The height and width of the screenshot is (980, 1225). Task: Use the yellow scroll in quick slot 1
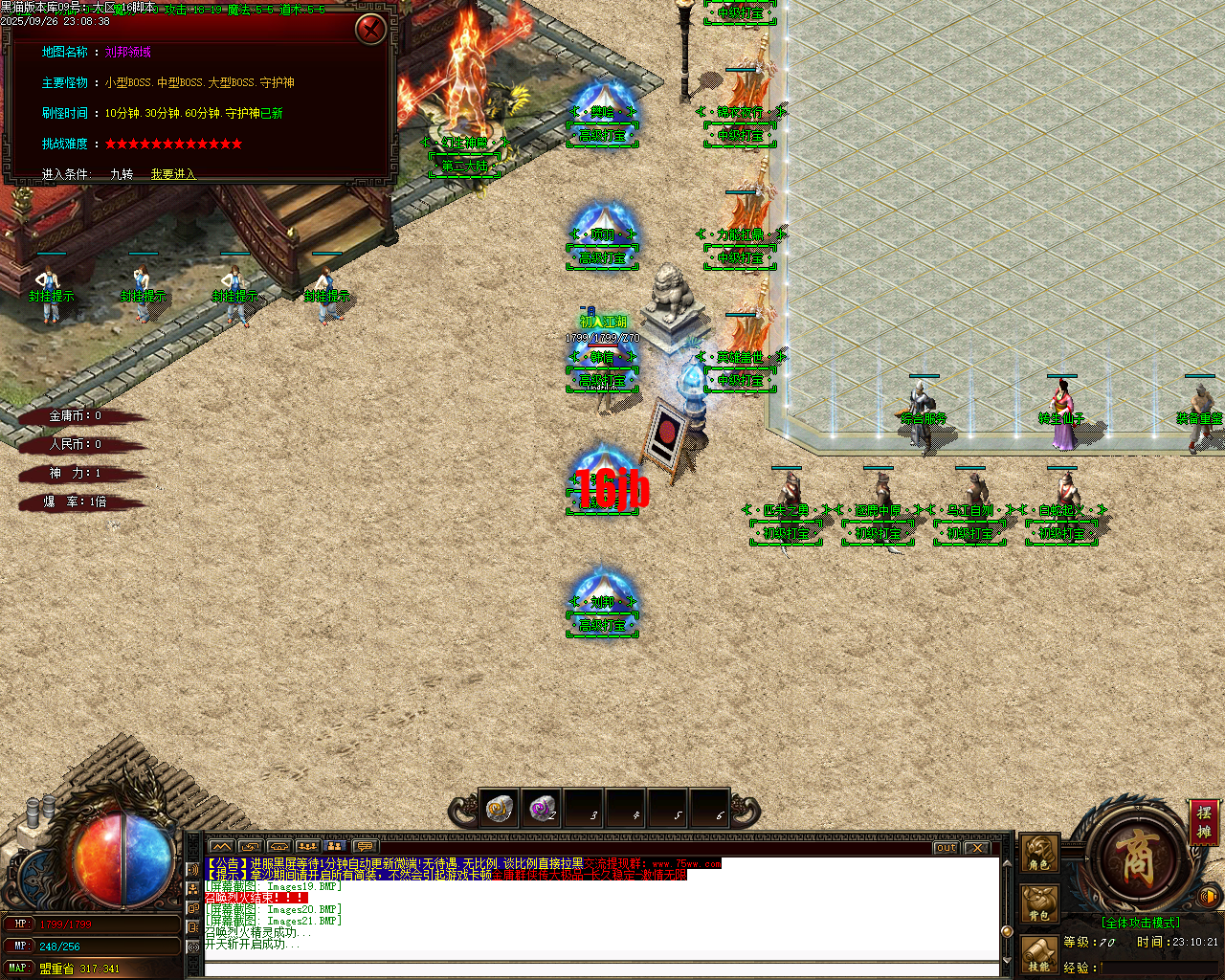pos(498,809)
